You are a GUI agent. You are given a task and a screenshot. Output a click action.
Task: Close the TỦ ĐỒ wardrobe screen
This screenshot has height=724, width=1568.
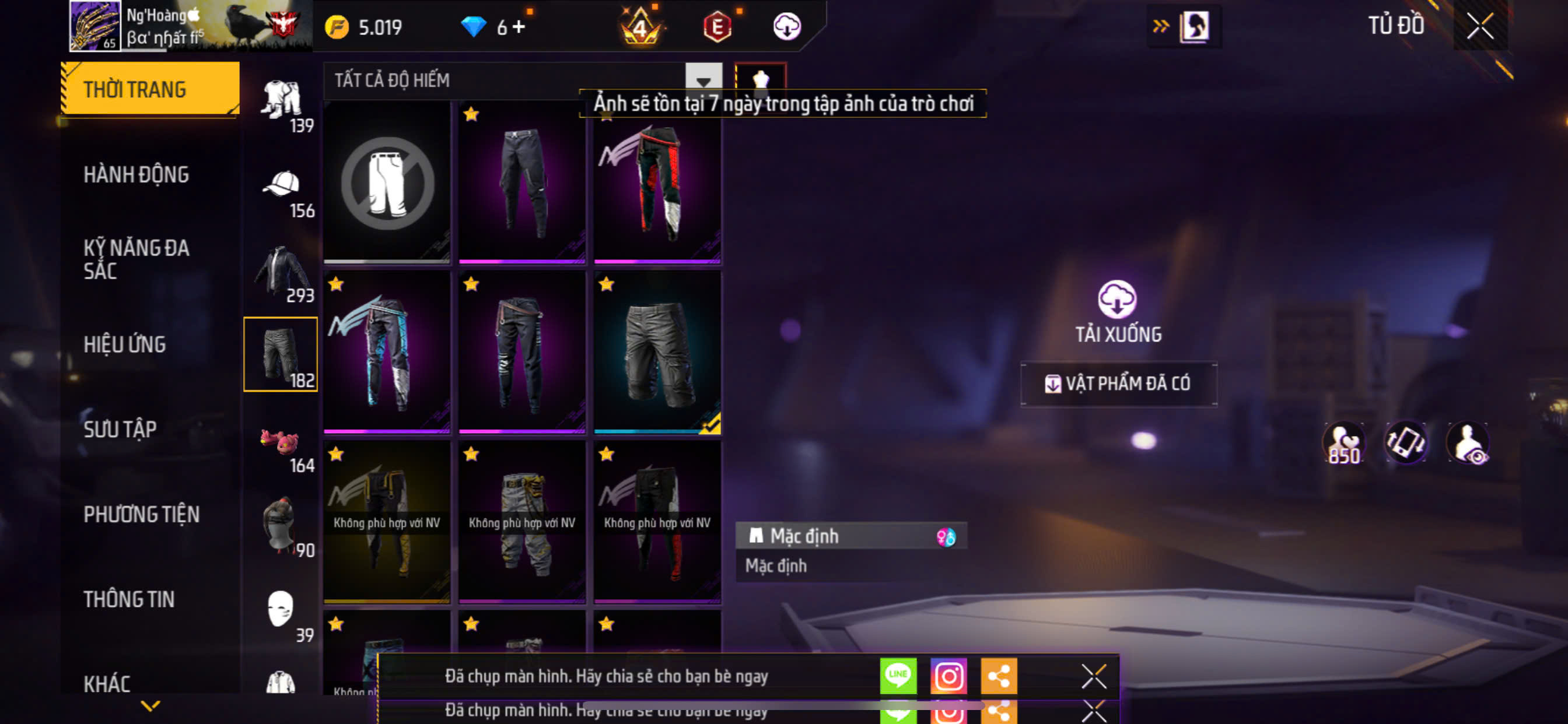tap(1480, 26)
